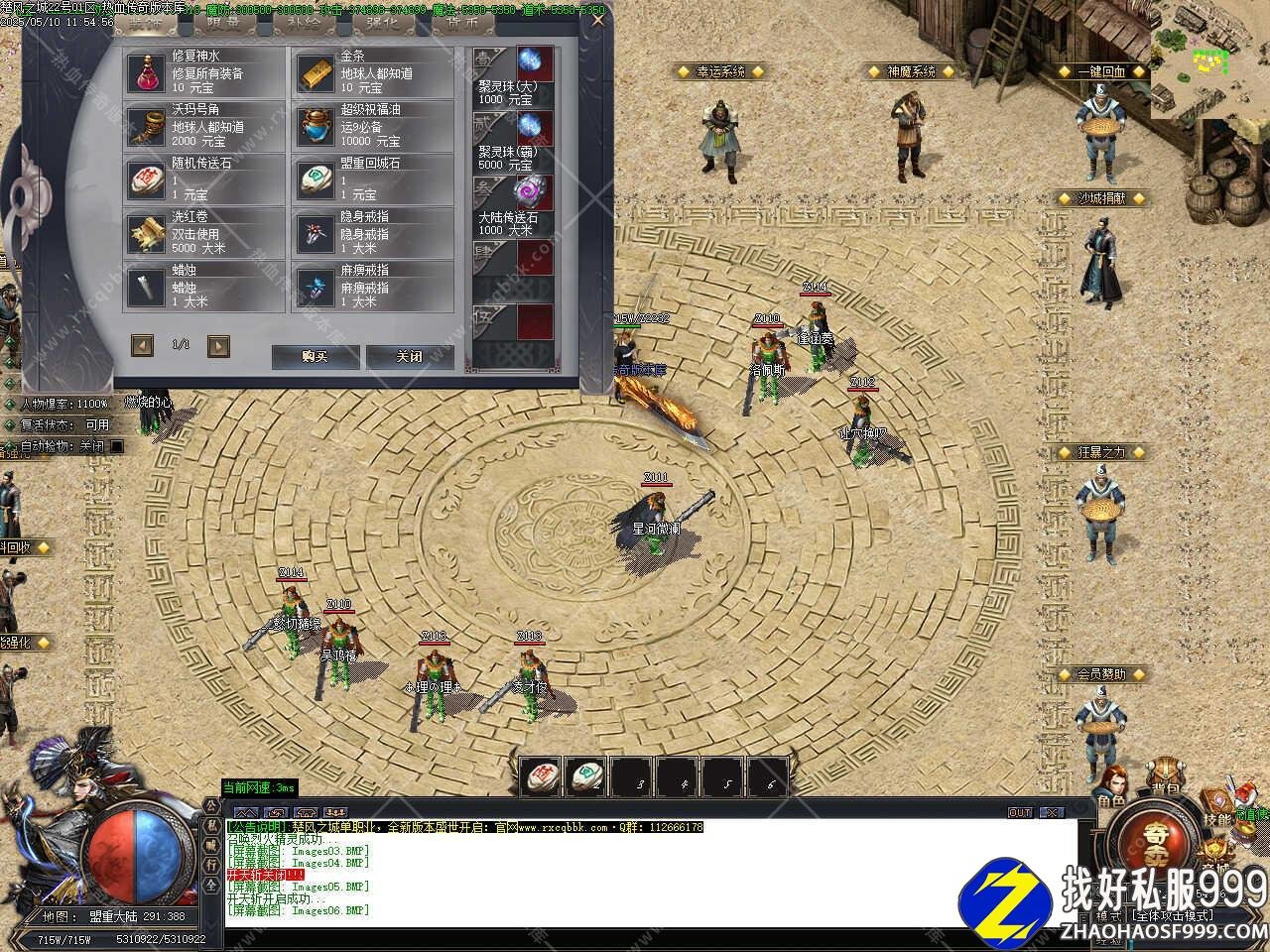Screen dimensions: 1270x952
Task: Click the OUT button above chat
Action: tap(1019, 812)
